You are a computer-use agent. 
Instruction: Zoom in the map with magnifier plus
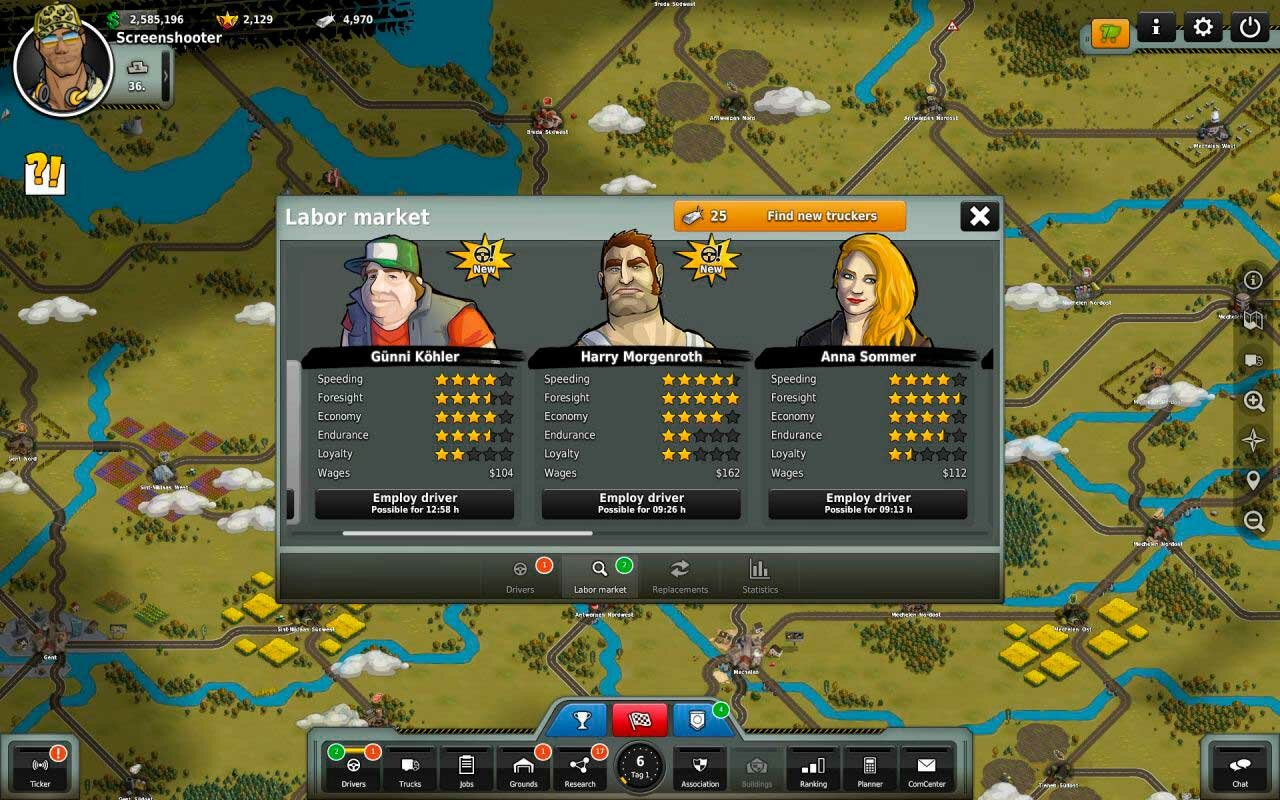click(1254, 401)
